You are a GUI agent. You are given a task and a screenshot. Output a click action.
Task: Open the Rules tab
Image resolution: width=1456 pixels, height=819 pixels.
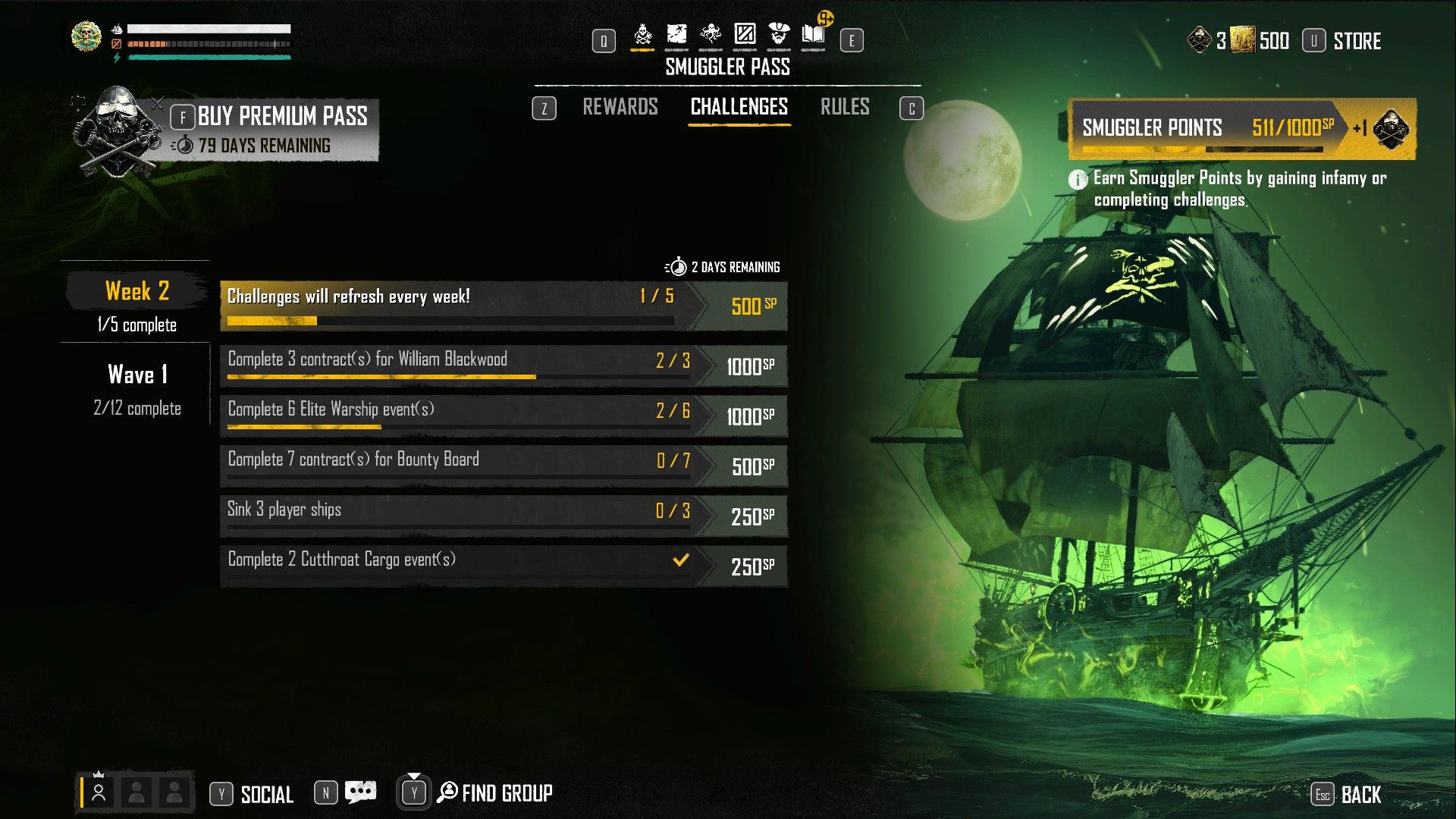coord(844,107)
